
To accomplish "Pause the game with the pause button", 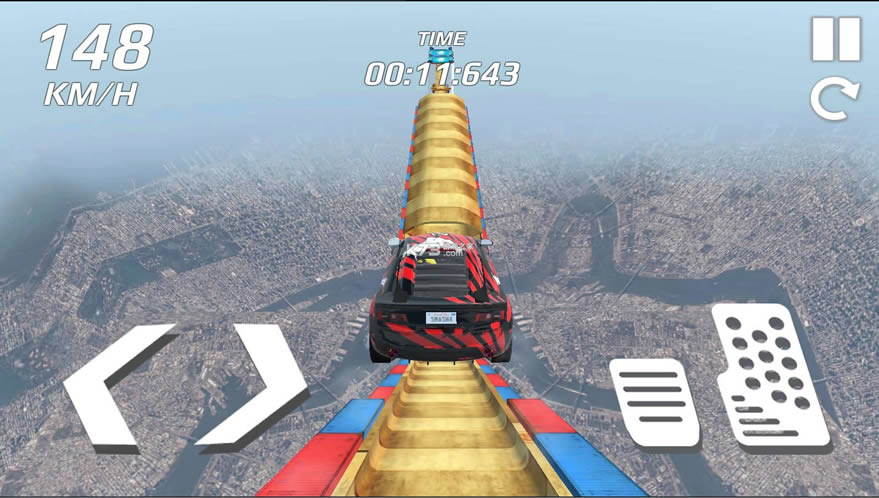I will 835,40.
